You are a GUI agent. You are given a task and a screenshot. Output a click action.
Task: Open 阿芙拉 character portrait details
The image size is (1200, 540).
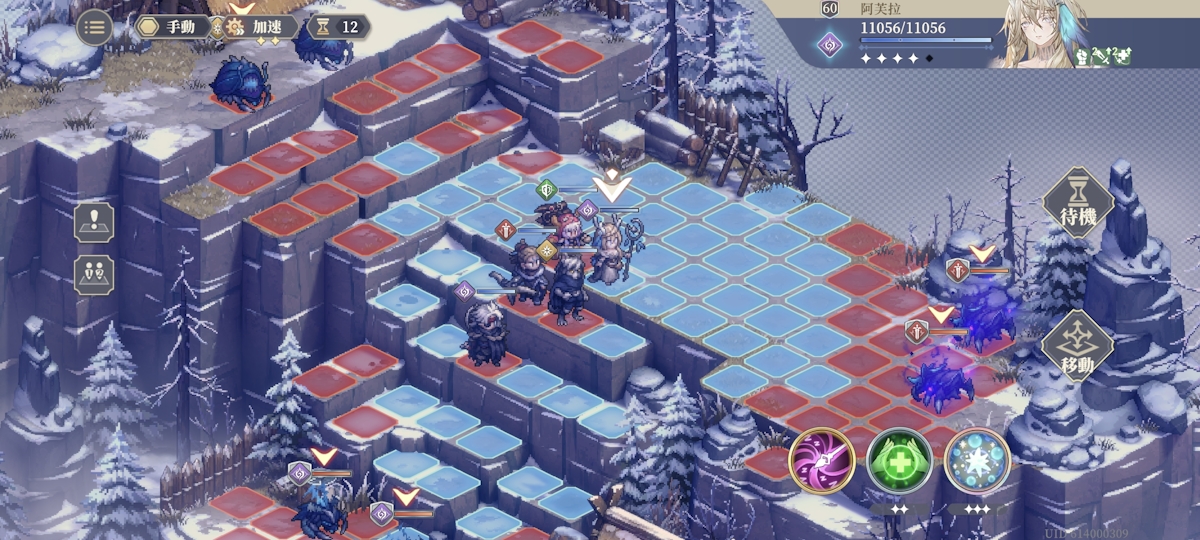[1040, 35]
